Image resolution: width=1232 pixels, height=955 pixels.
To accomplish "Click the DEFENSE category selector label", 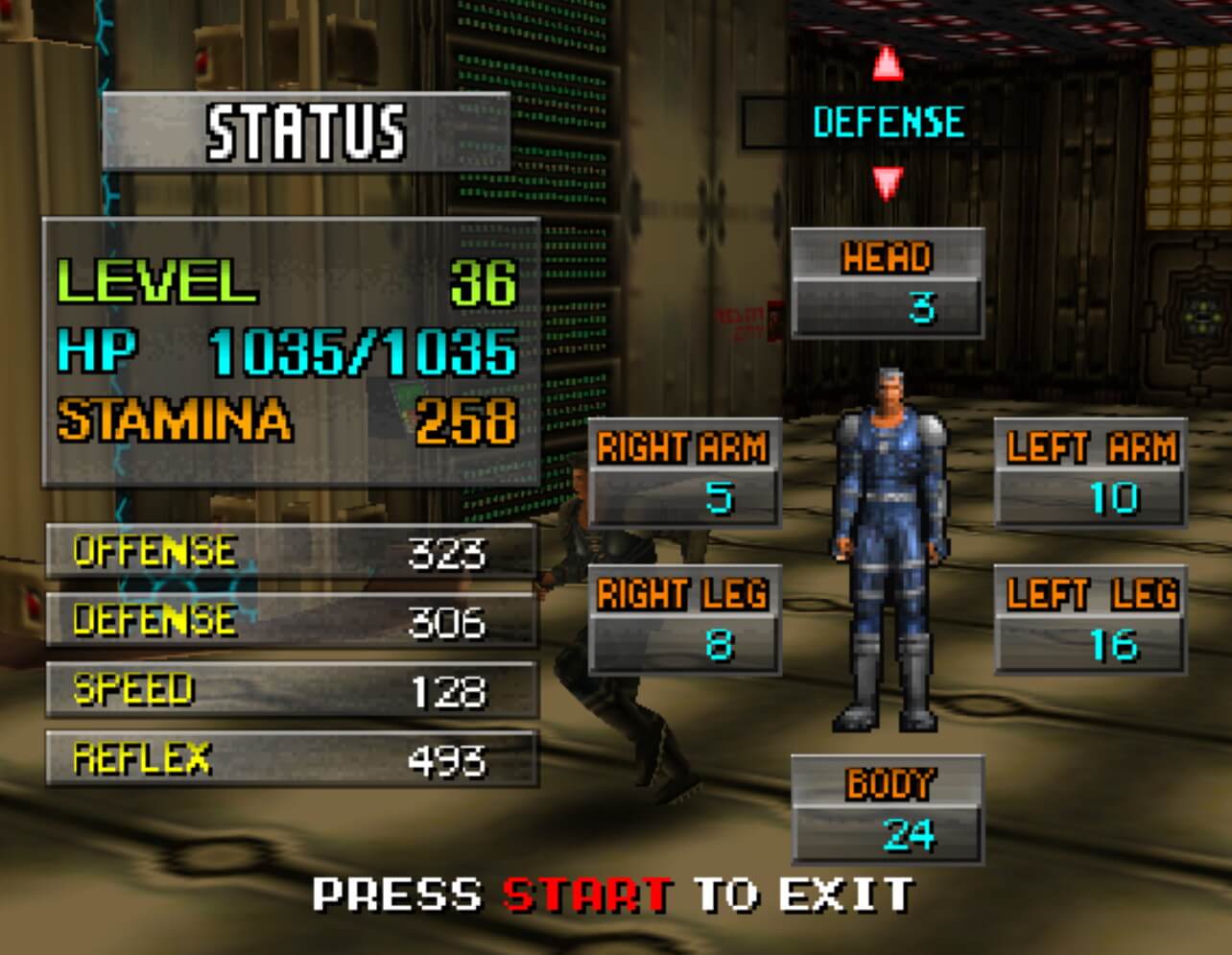I will [x=888, y=123].
